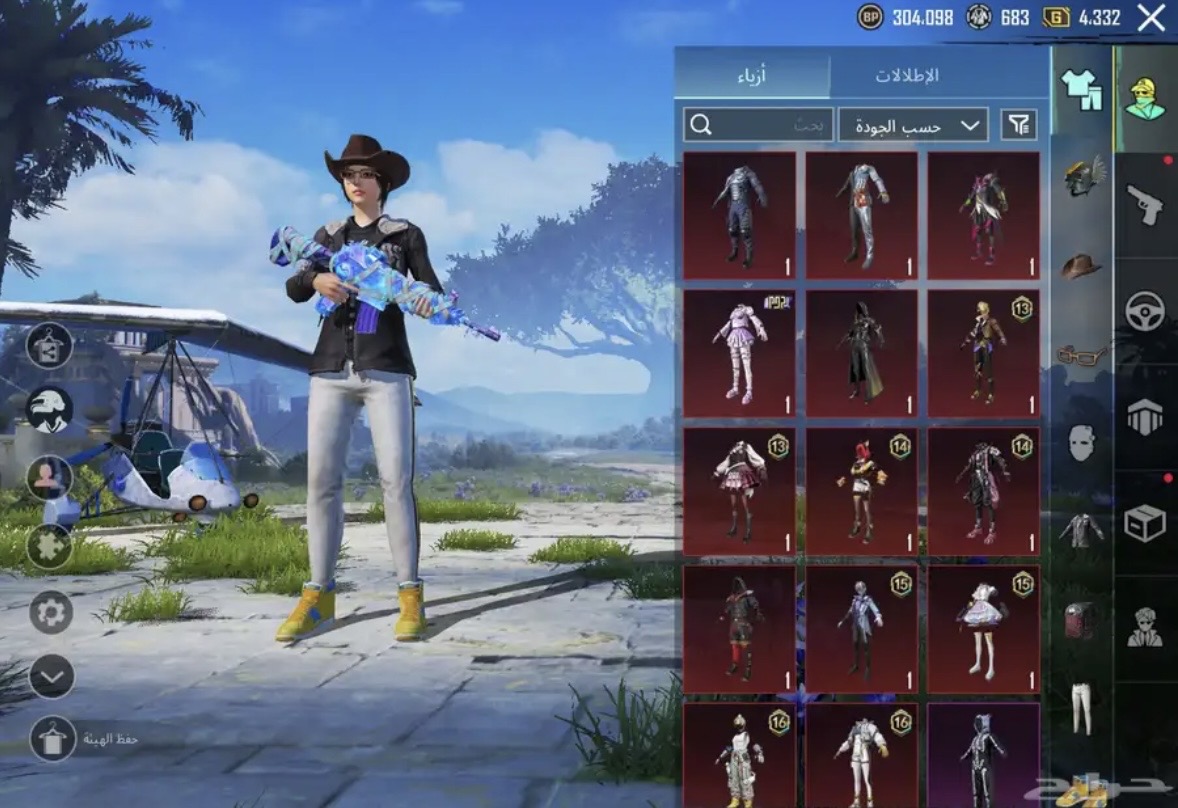Switch to the أزياء tab
This screenshot has height=808, width=1178.
[752, 76]
